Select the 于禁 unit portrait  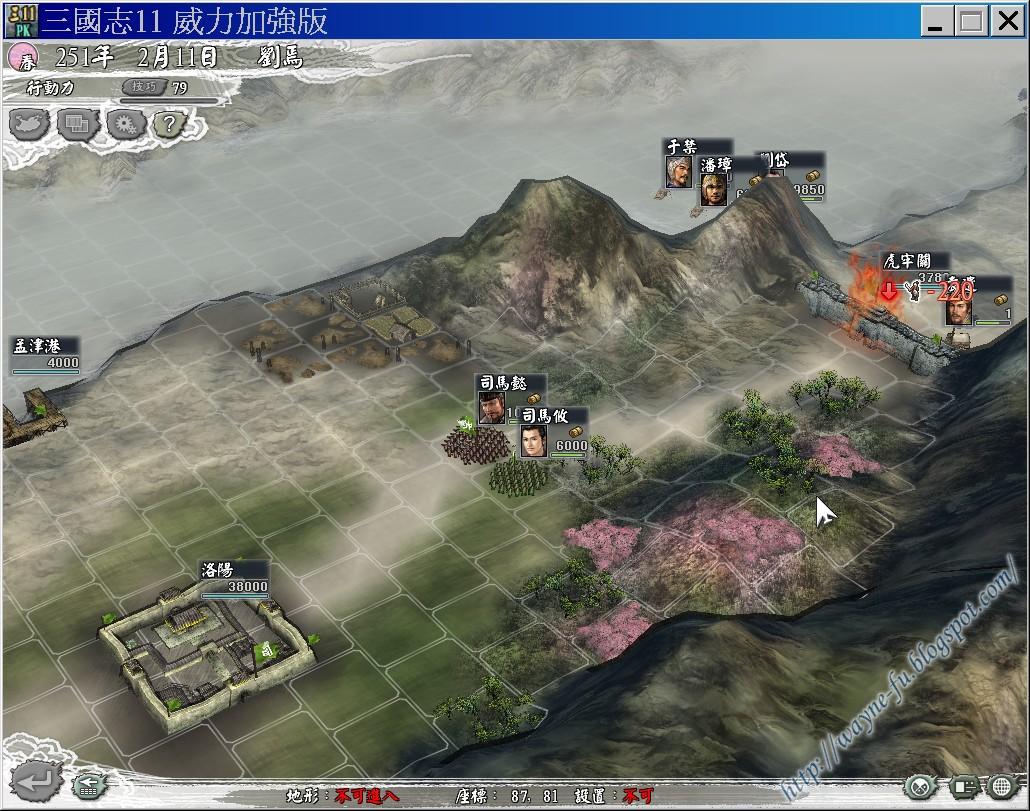[x=679, y=171]
